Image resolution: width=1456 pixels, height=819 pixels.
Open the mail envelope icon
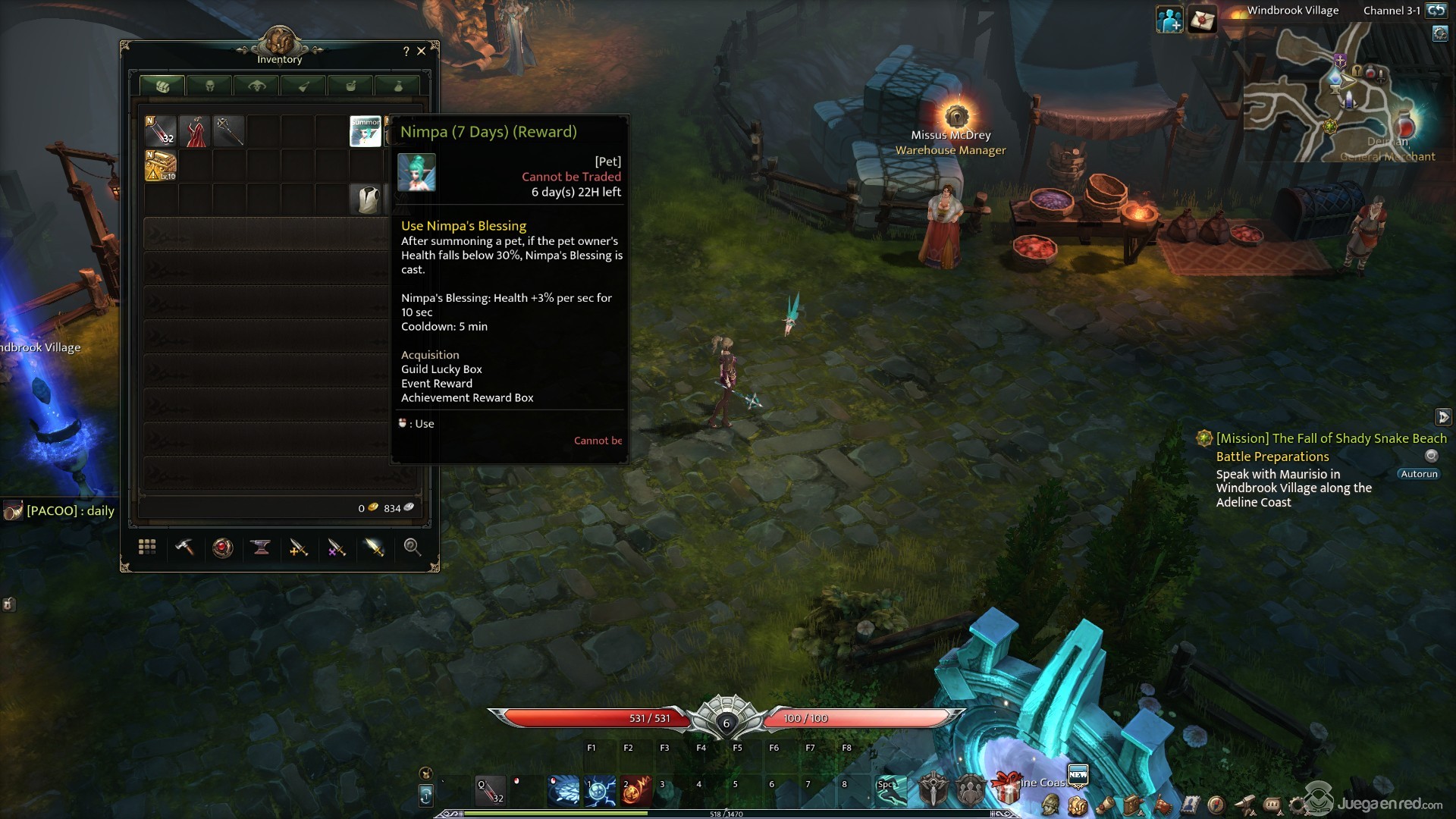[1203, 20]
